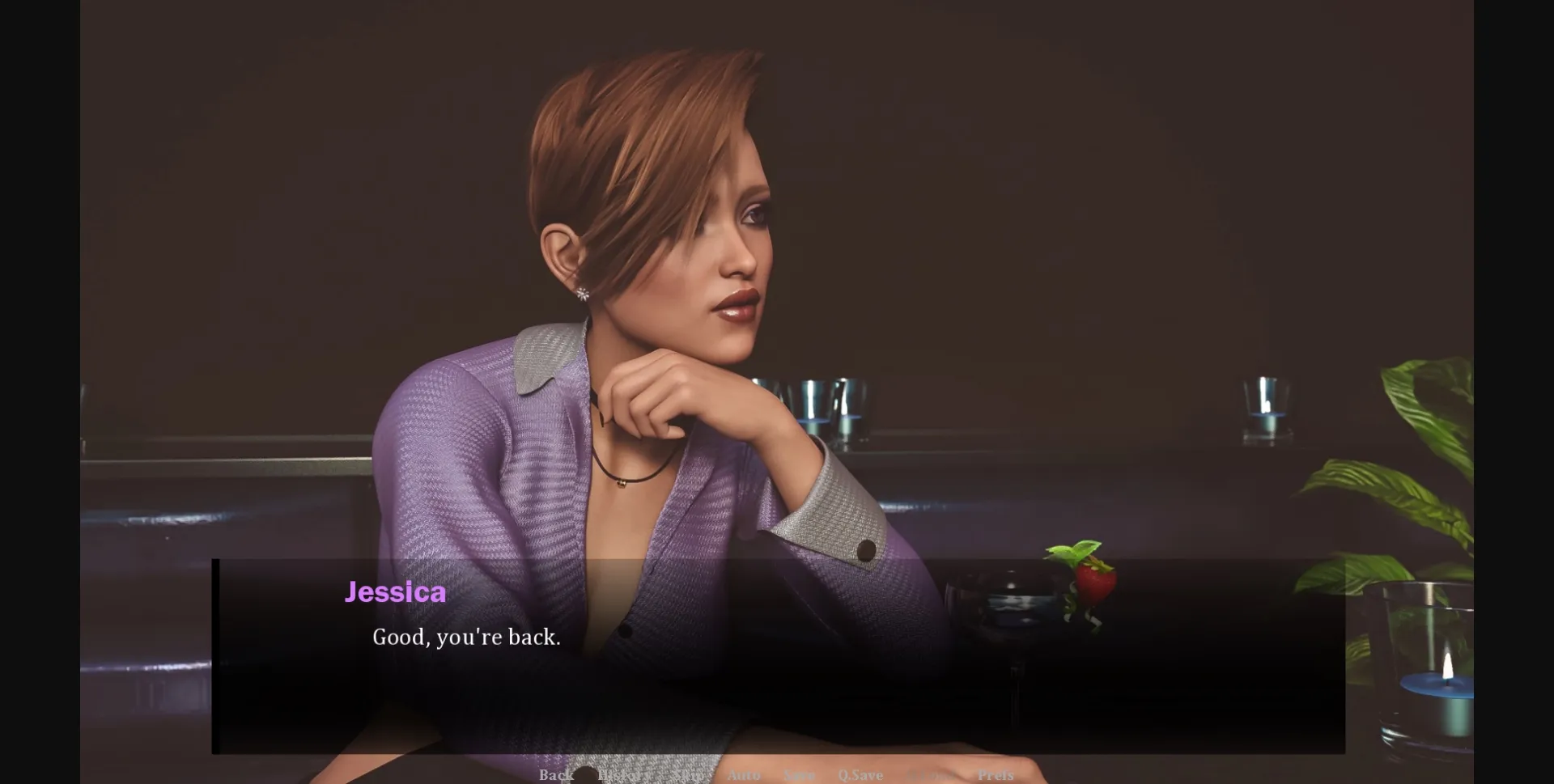Viewport: 1554px width, 784px height.
Task: Quick save with Q.Save
Action: coord(860,775)
